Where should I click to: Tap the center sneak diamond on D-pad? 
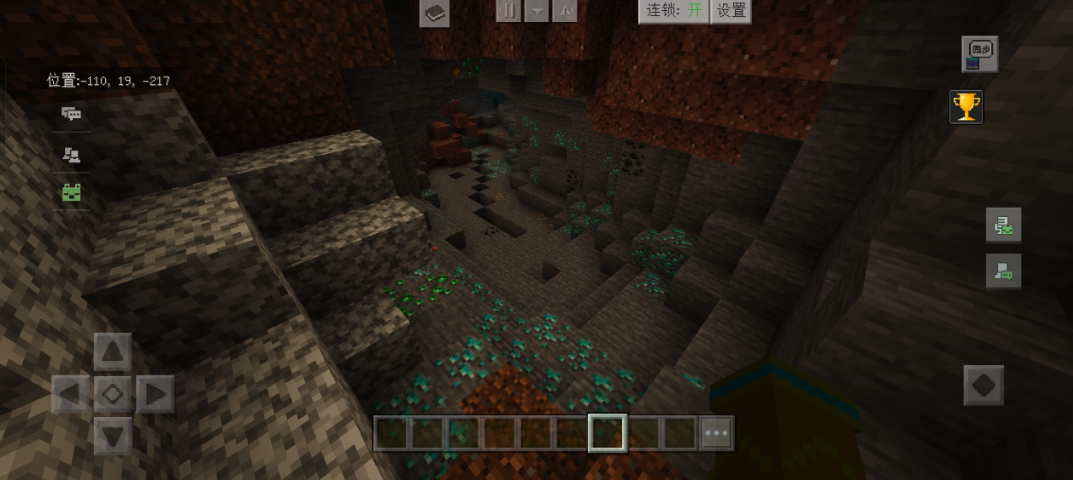(x=113, y=394)
